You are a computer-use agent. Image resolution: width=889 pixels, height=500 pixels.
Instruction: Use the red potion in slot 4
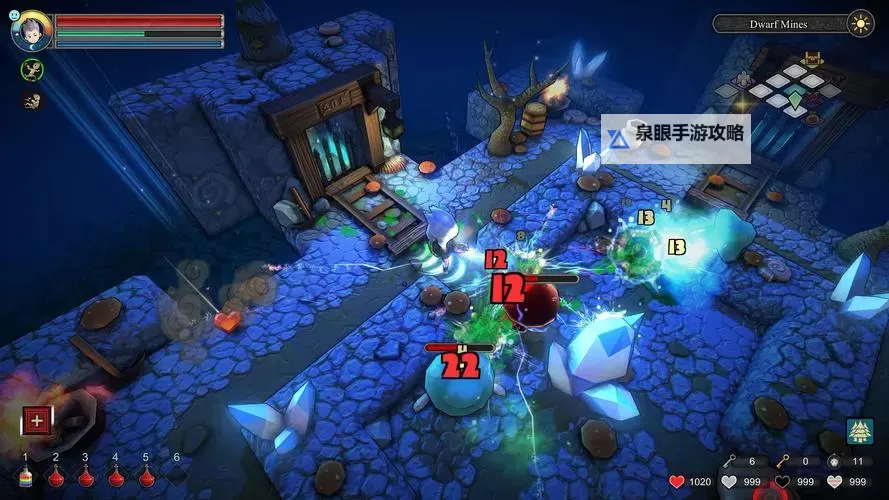click(117, 476)
